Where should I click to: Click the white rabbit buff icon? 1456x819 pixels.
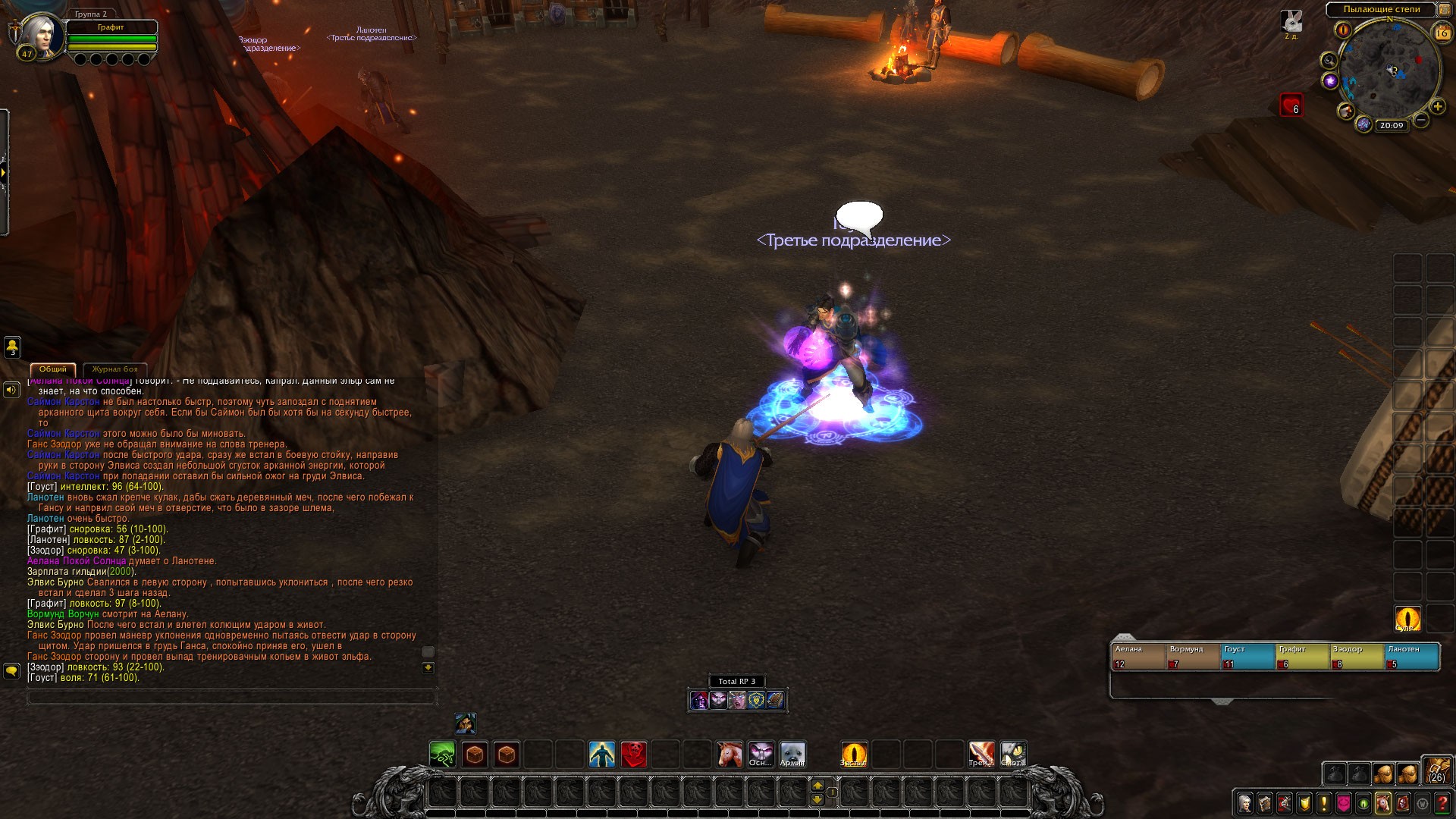(x=1291, y=20)
